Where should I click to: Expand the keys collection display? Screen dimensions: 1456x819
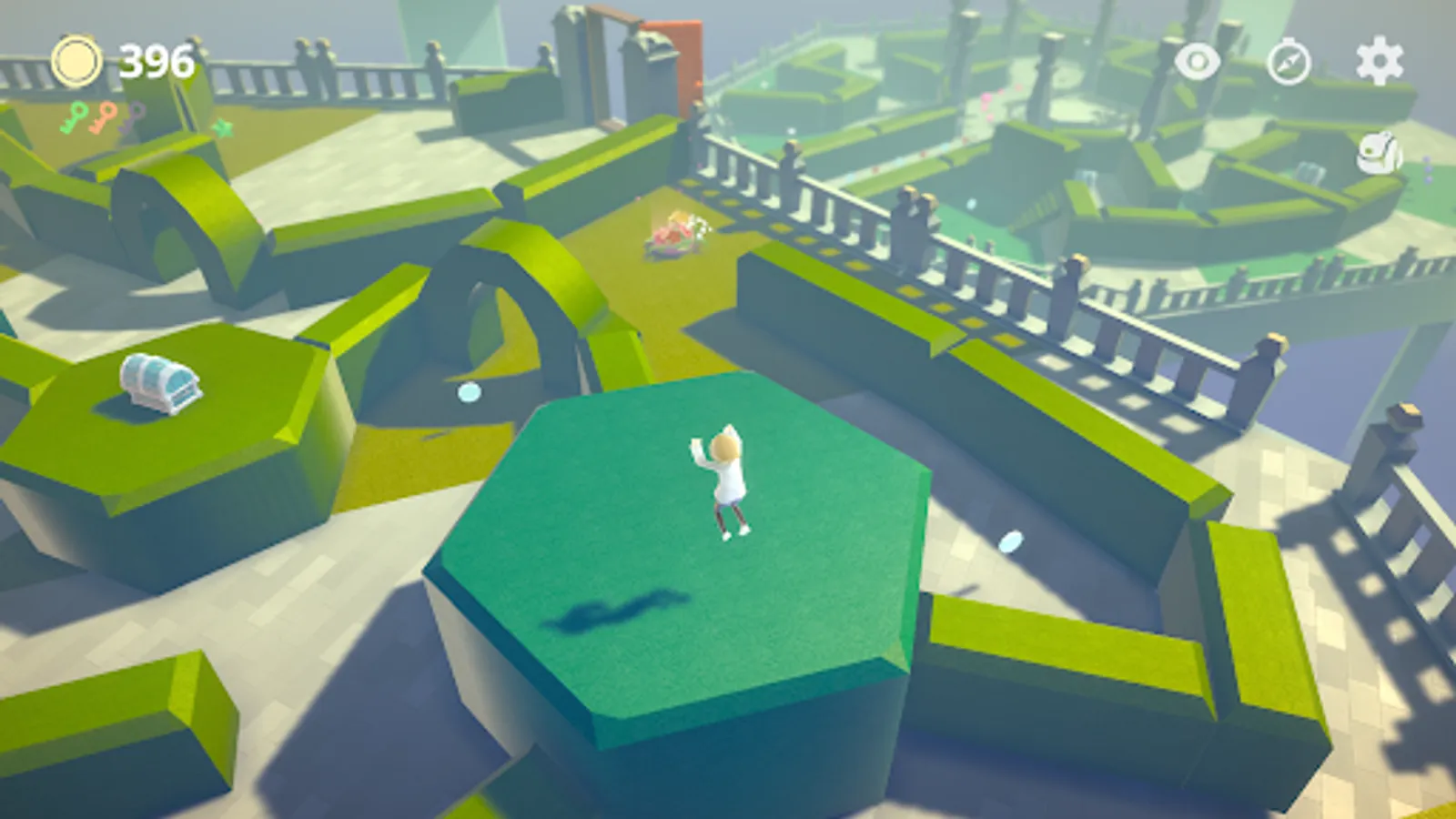(105, 116)
